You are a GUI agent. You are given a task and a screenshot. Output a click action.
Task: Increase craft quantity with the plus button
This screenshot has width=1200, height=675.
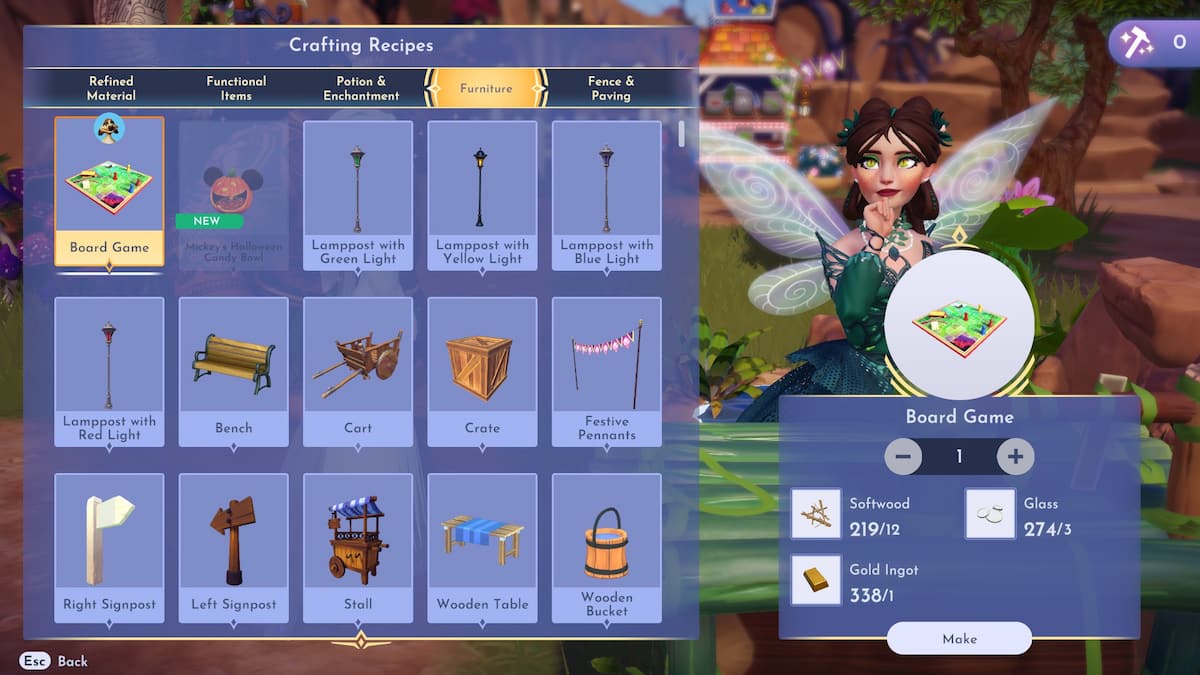(1015, 457)
